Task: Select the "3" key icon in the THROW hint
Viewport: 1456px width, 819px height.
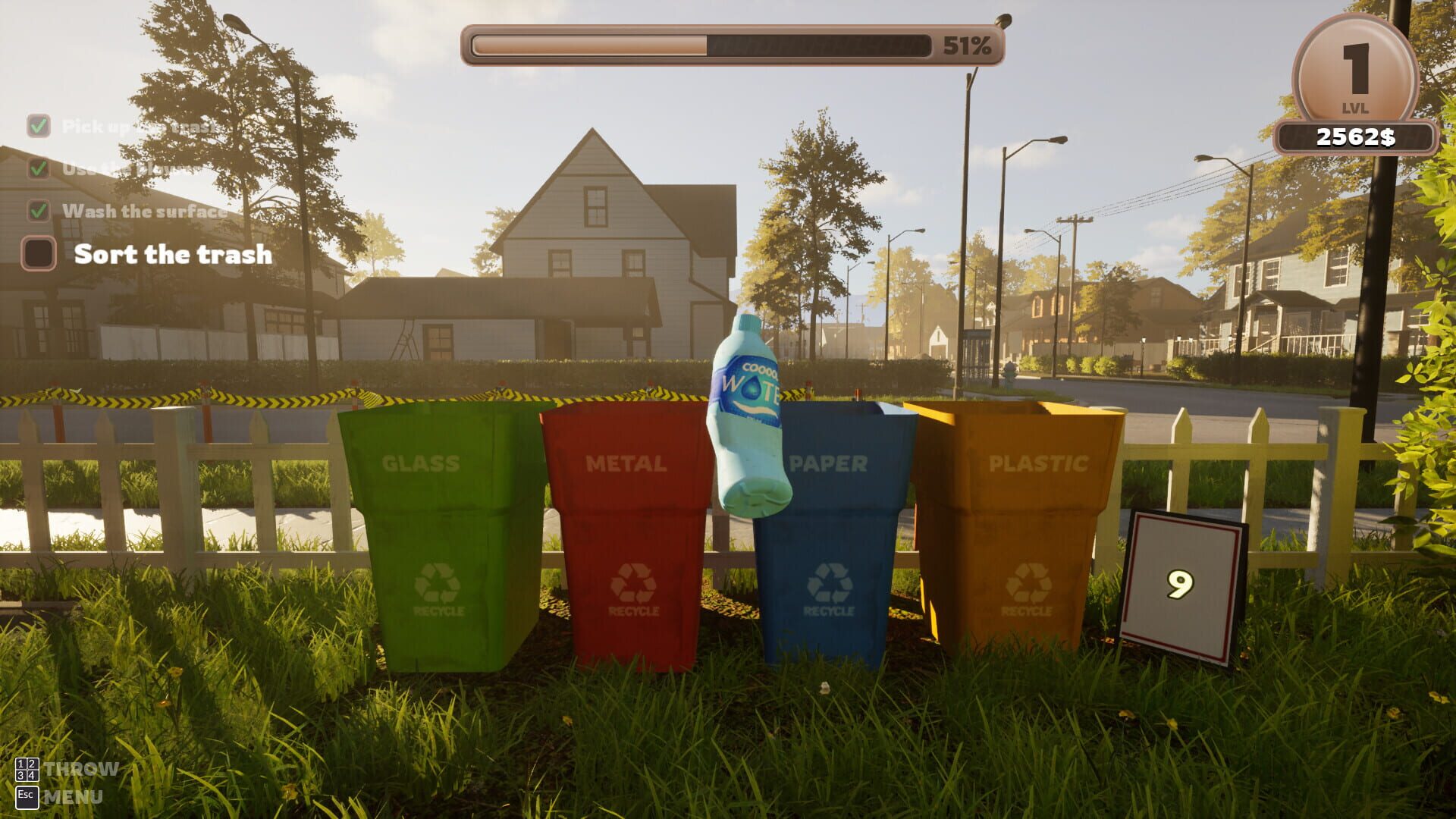Action: tap(20, 776)
